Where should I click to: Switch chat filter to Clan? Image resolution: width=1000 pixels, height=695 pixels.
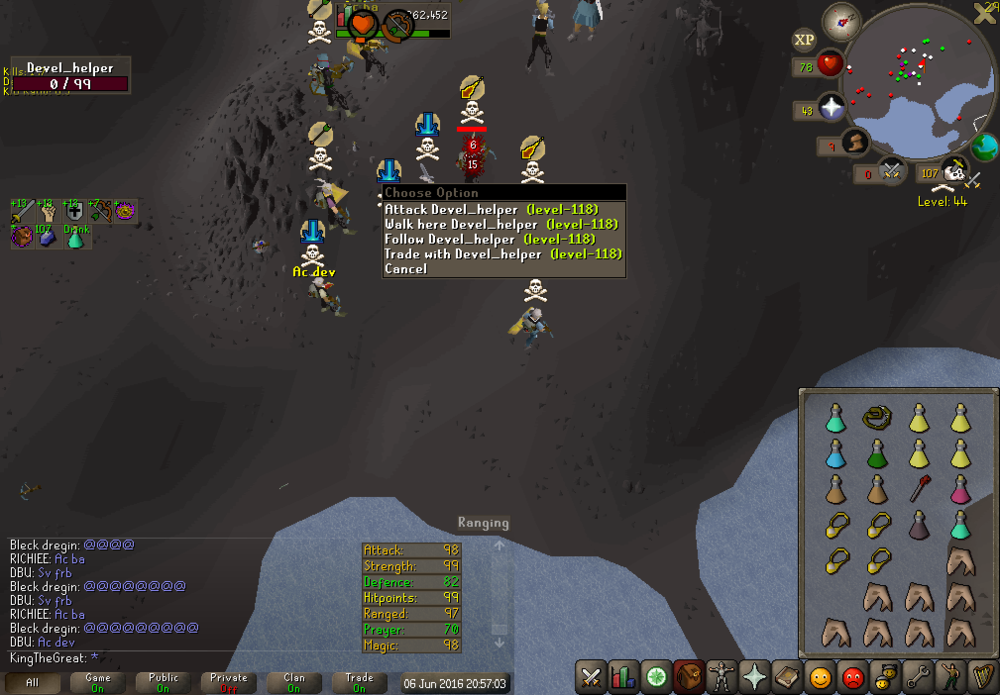(293, 682)
